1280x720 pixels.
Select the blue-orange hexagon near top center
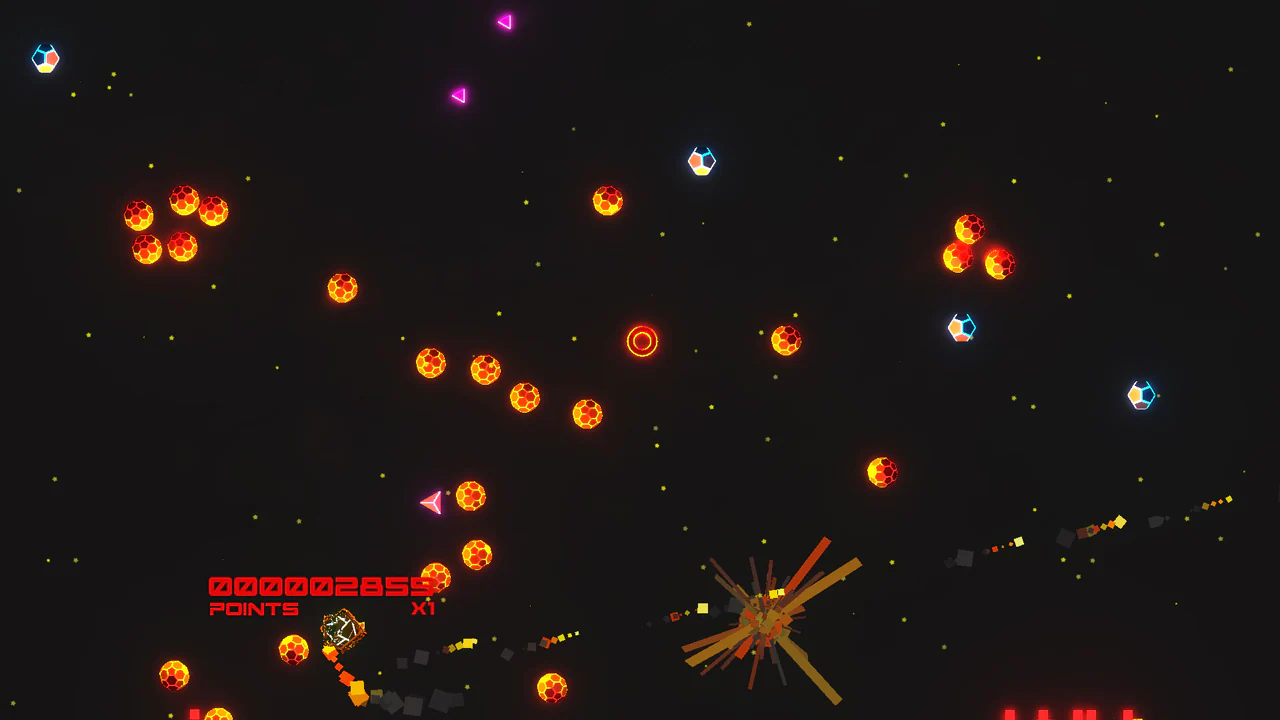coord(701,161)
